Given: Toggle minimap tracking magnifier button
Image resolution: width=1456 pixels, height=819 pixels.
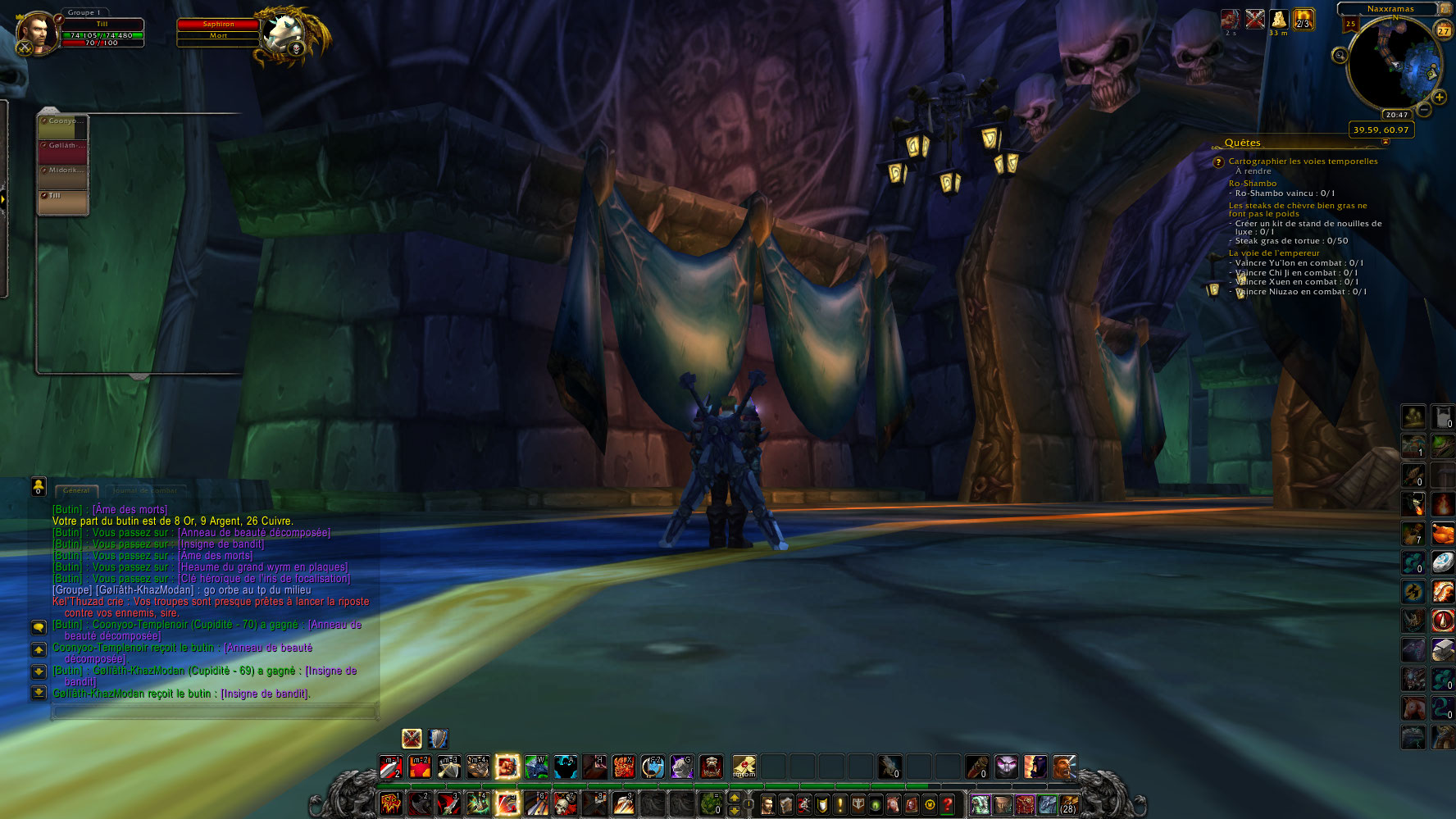Looking at the screenshot, I should (1340, 56).
